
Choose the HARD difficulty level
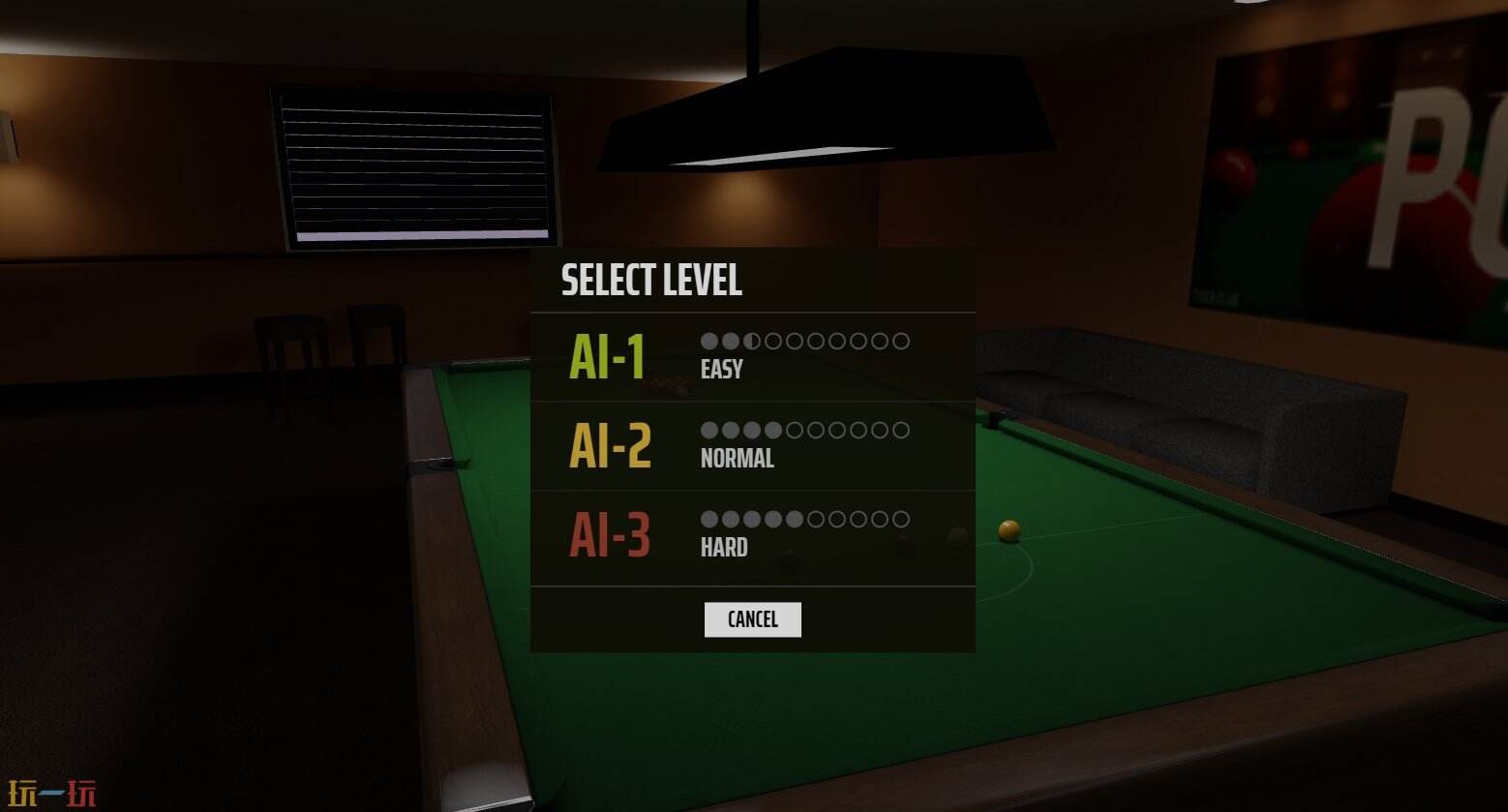pyautogui.click(x=723, y=547)
